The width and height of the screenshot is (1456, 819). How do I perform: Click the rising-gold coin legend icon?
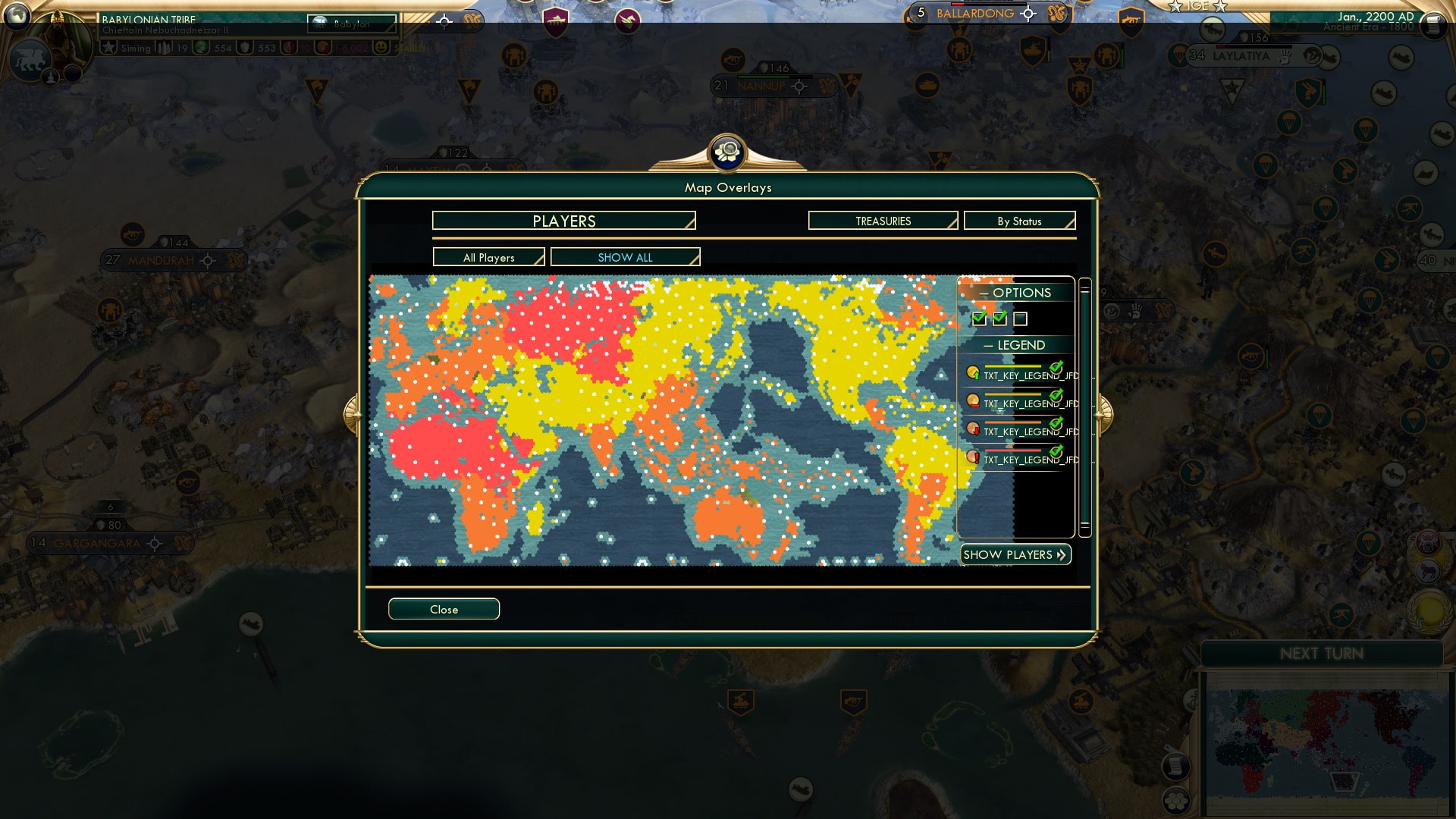[x=973, y=372]
